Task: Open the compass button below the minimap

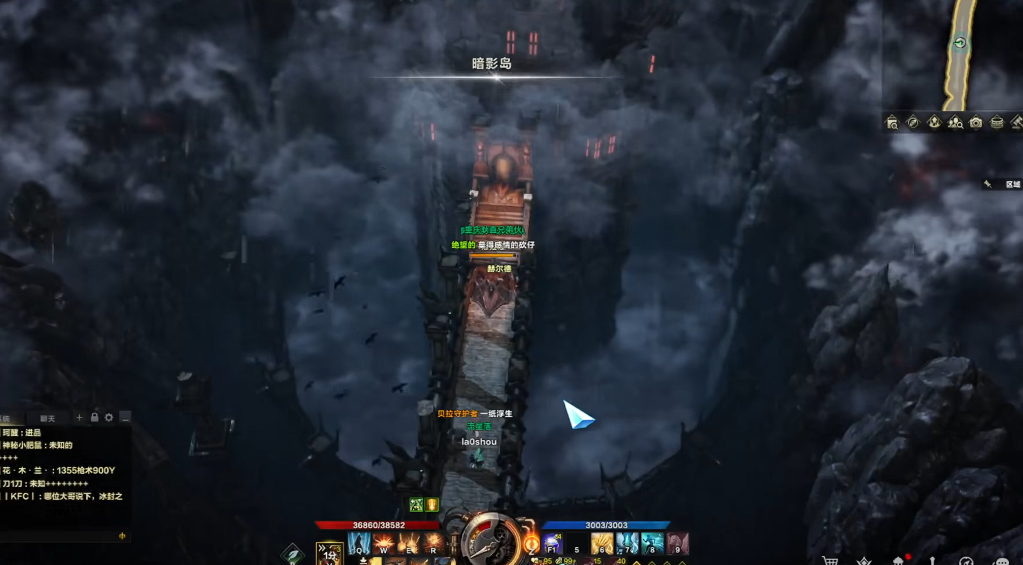Action: [x=913, y=122]
